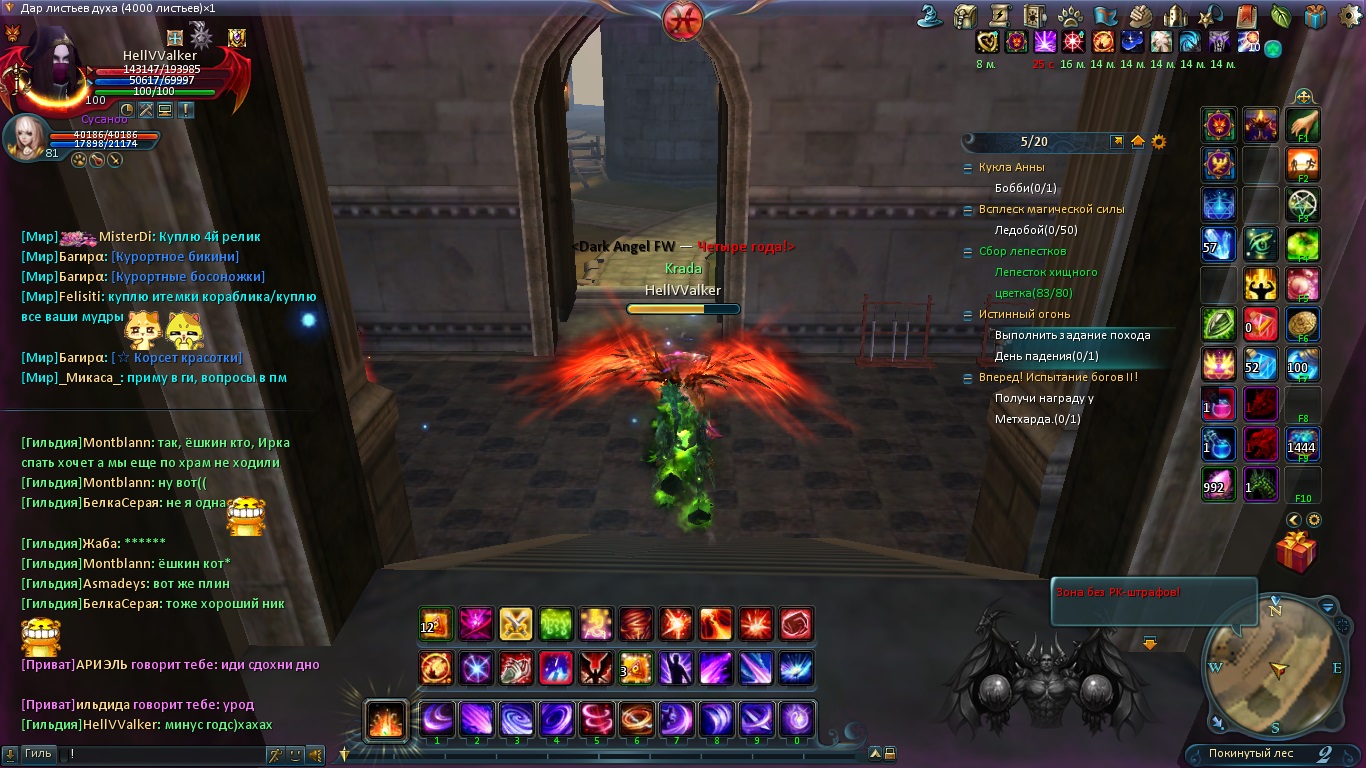Open the green leaf menu icon
The width and height of the screenshot is (1366, 768).
point(1281,15)
